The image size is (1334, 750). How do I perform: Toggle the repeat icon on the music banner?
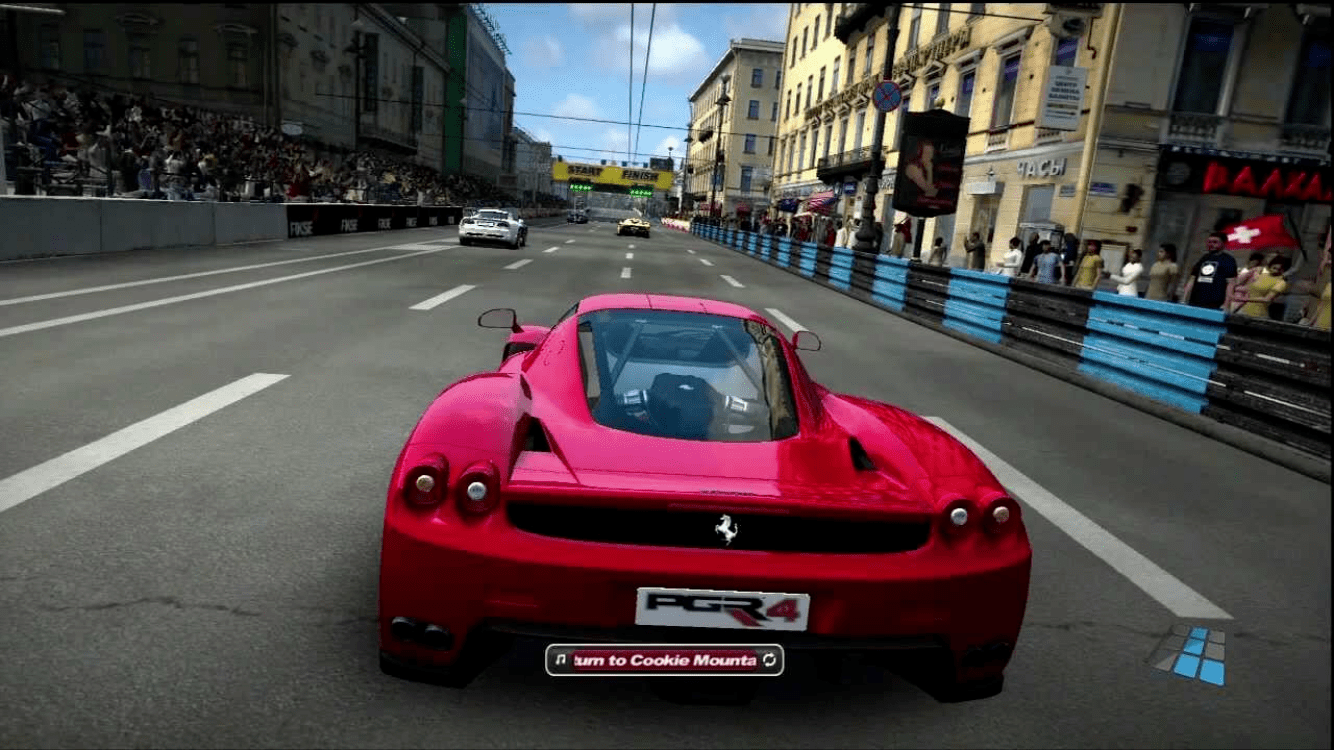(769, 660)
